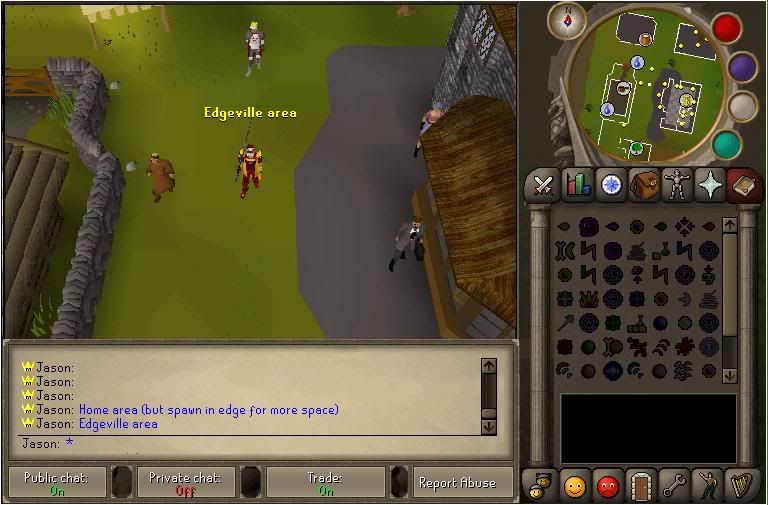
Task: Switch to the music harp tab
Action: click(x=741, y=485)
